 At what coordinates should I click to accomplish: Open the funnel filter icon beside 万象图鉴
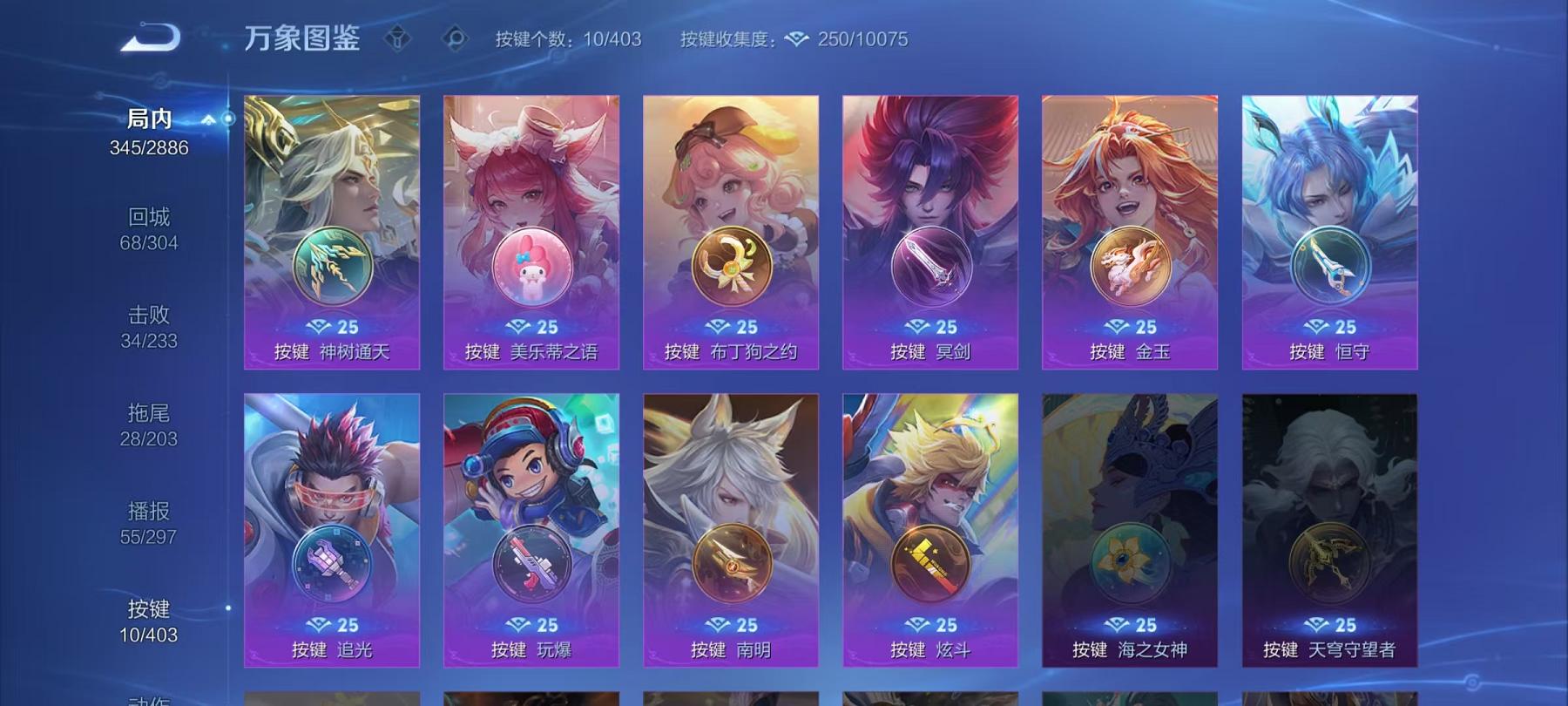pyautogui.click(x=400, y=38)
